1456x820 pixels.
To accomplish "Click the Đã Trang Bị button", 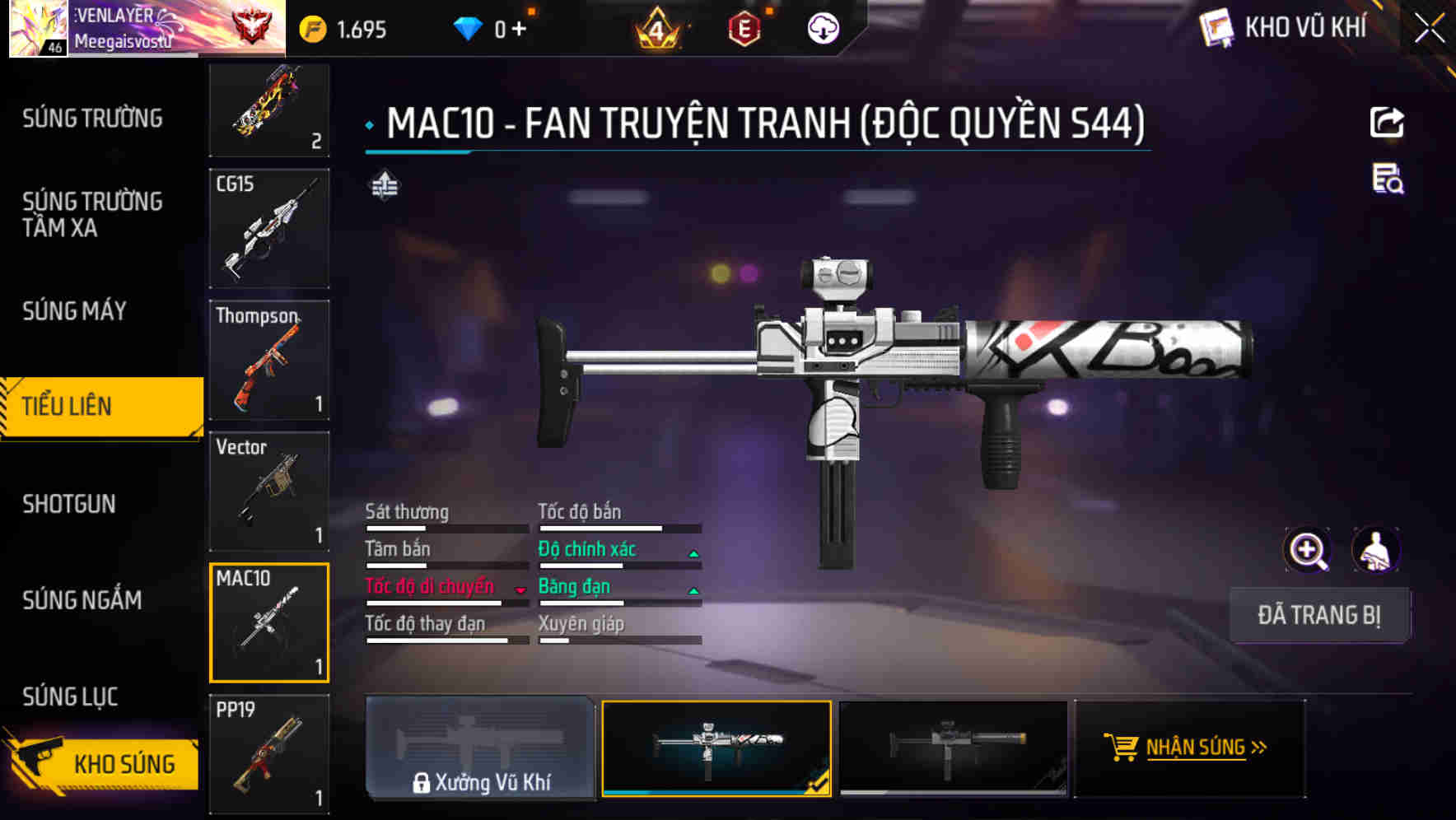I will coord(1318,615).
